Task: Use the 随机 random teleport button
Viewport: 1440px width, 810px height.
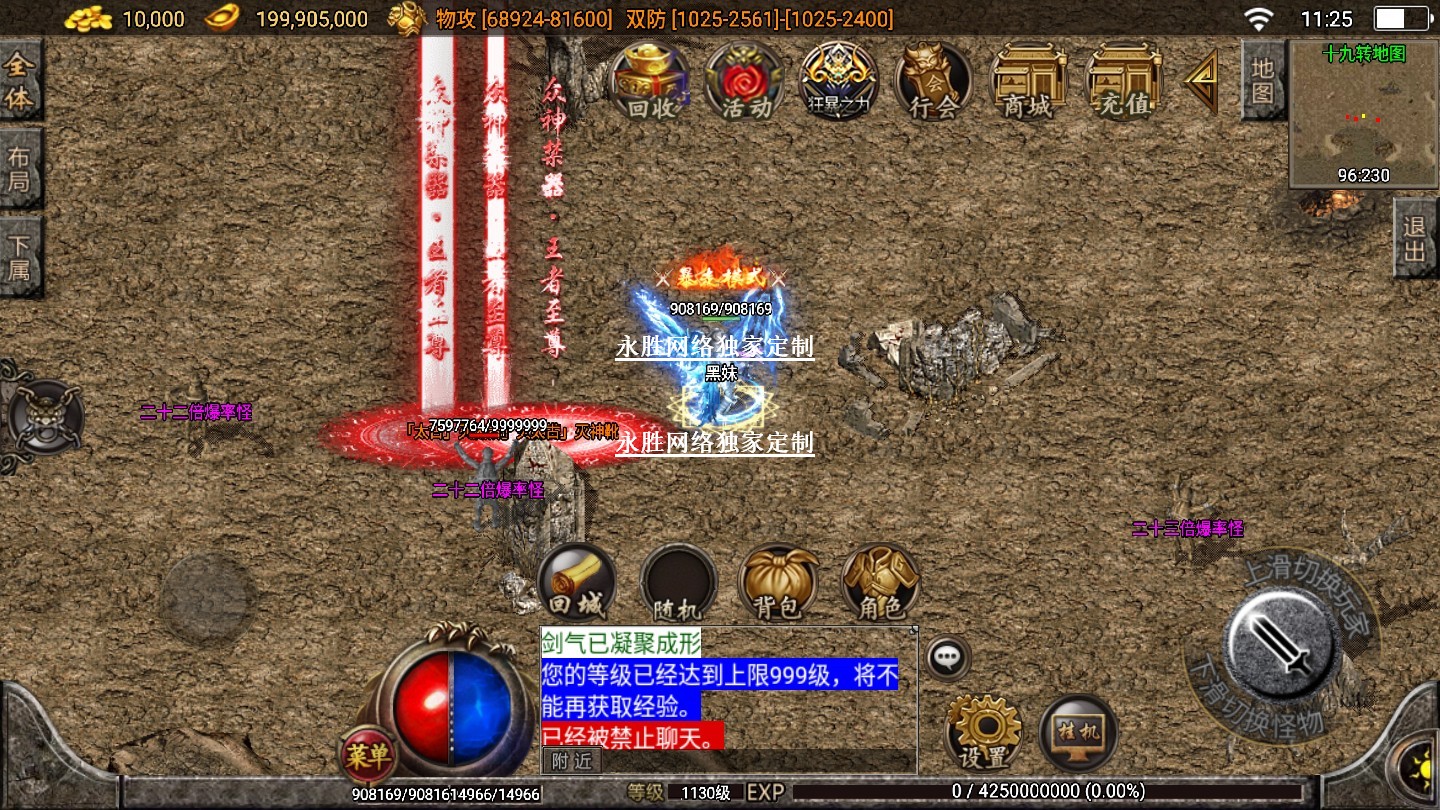Action: [678, 582]
